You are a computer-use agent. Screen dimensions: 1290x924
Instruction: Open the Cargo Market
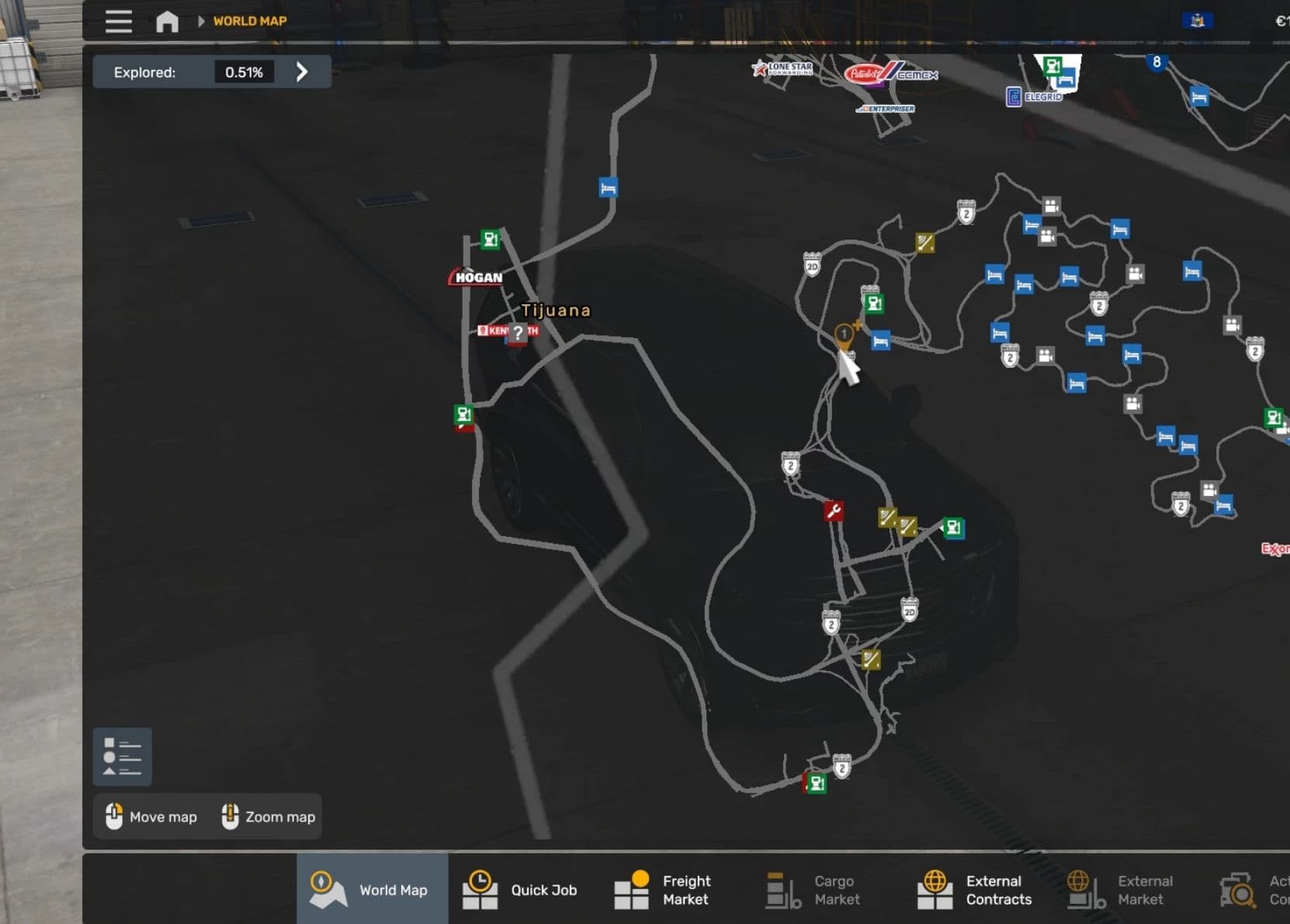815,889
